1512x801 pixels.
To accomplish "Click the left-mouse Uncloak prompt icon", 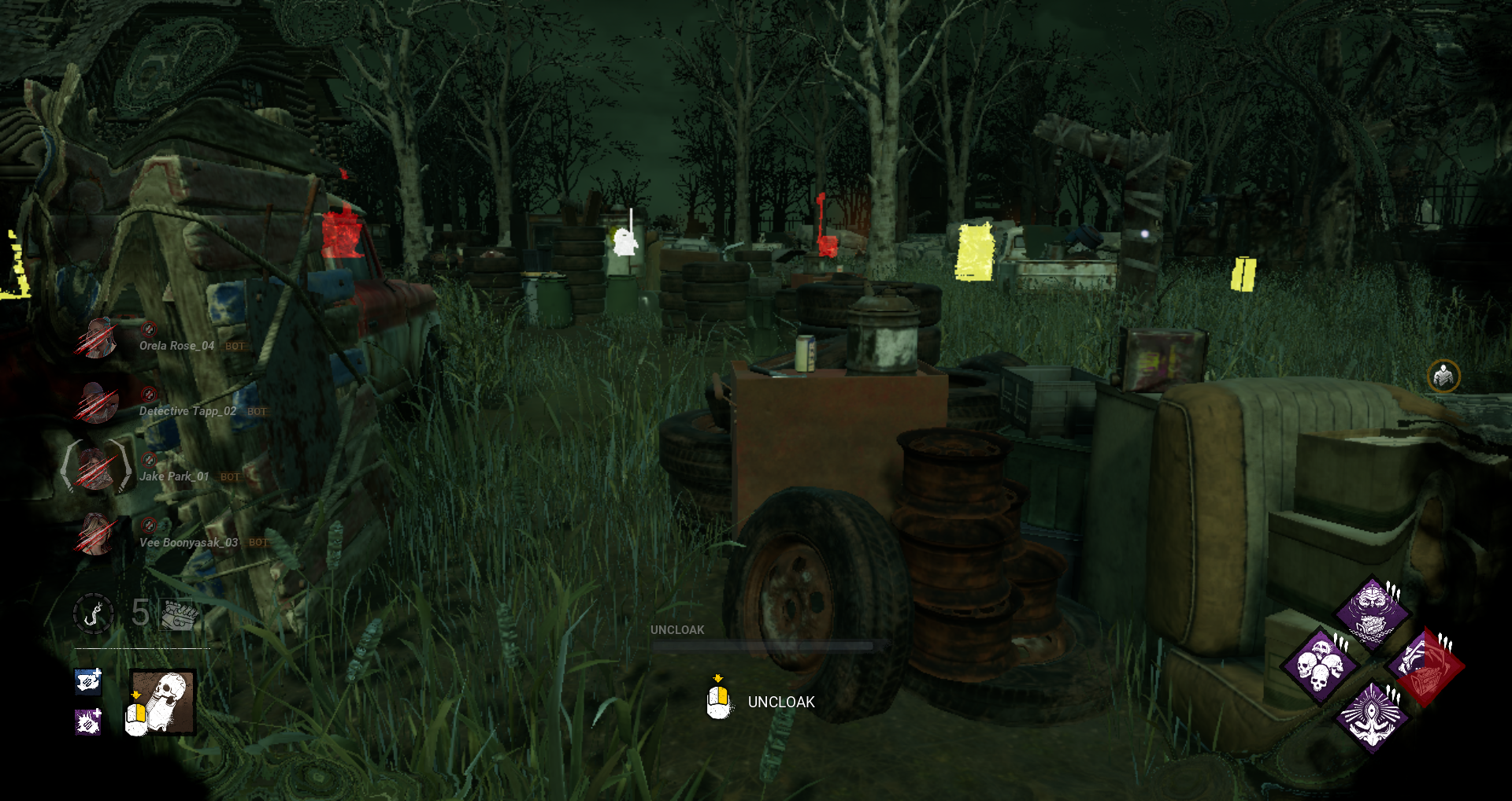I will point(717,701).
